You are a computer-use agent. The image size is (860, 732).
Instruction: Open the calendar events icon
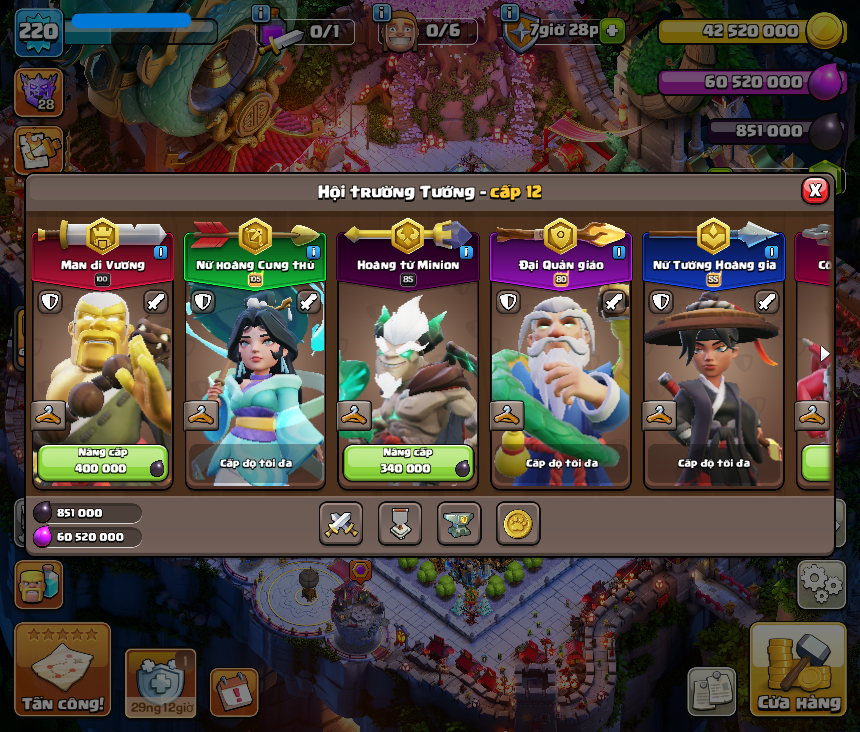coord(234,692)
